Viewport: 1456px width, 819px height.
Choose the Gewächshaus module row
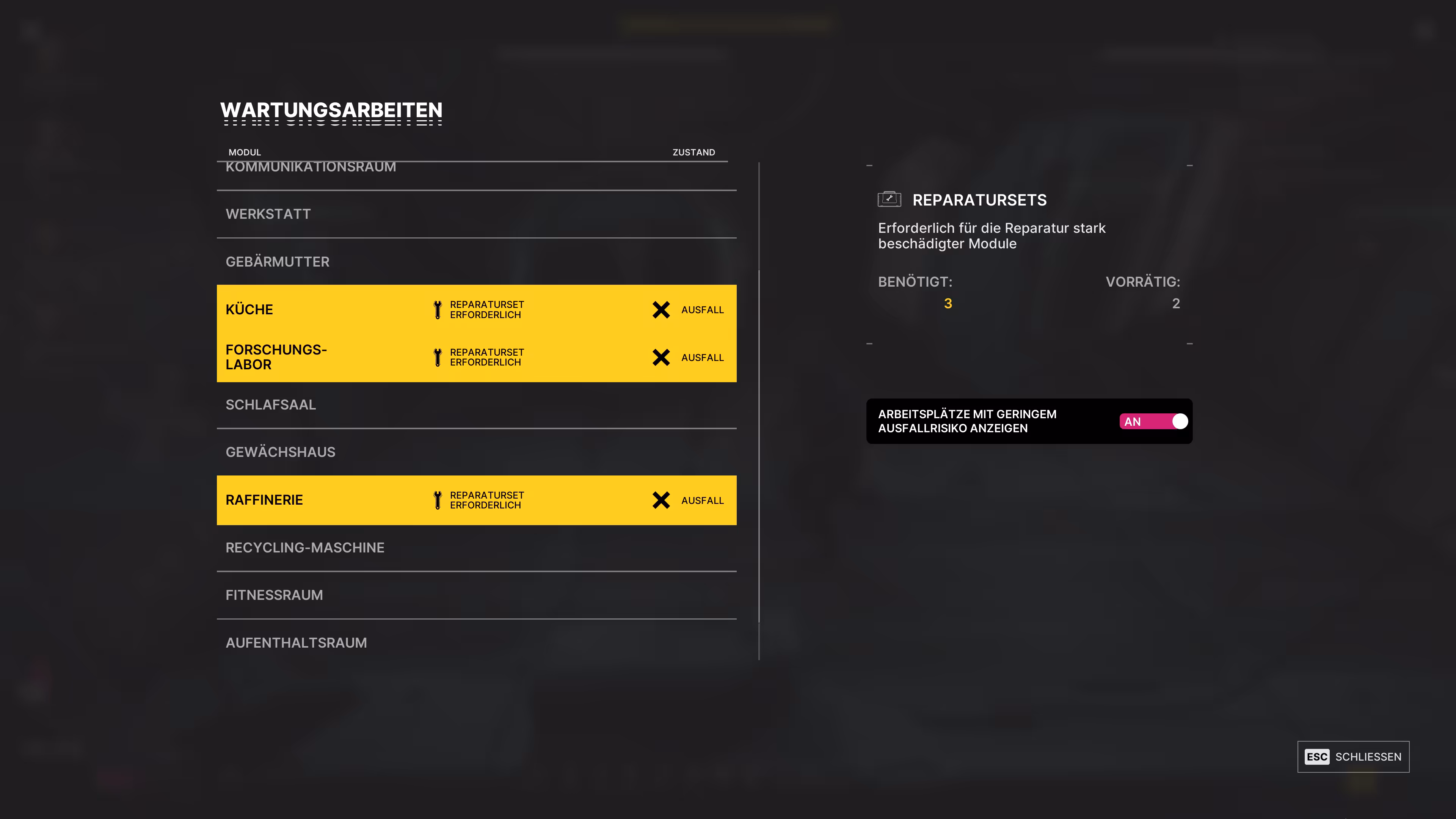476,452
